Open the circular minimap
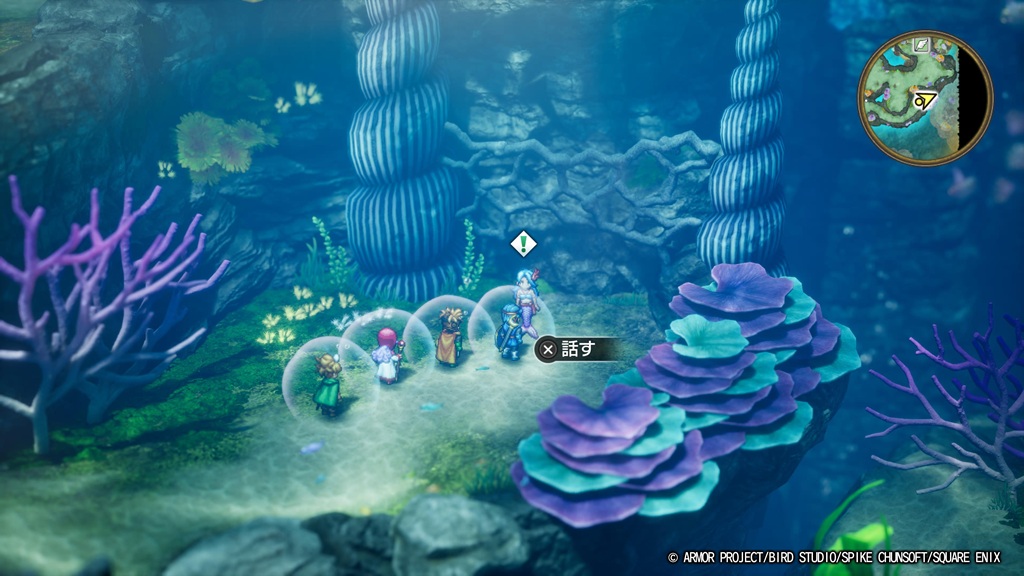The height and width of the screenshot is (576, 1024). [925, 98]
